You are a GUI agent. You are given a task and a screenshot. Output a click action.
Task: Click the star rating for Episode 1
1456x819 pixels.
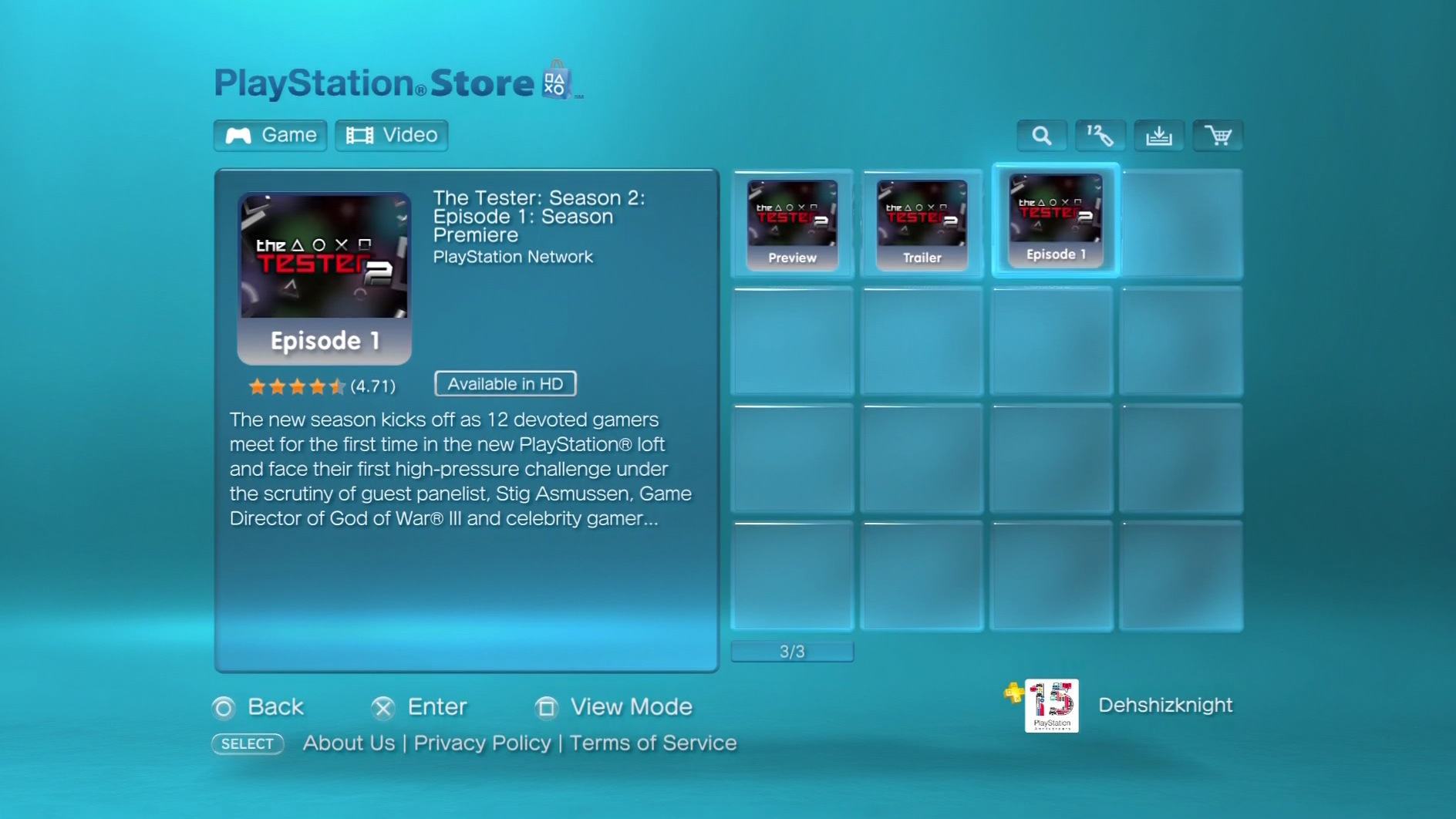click(x=296, y=386)
